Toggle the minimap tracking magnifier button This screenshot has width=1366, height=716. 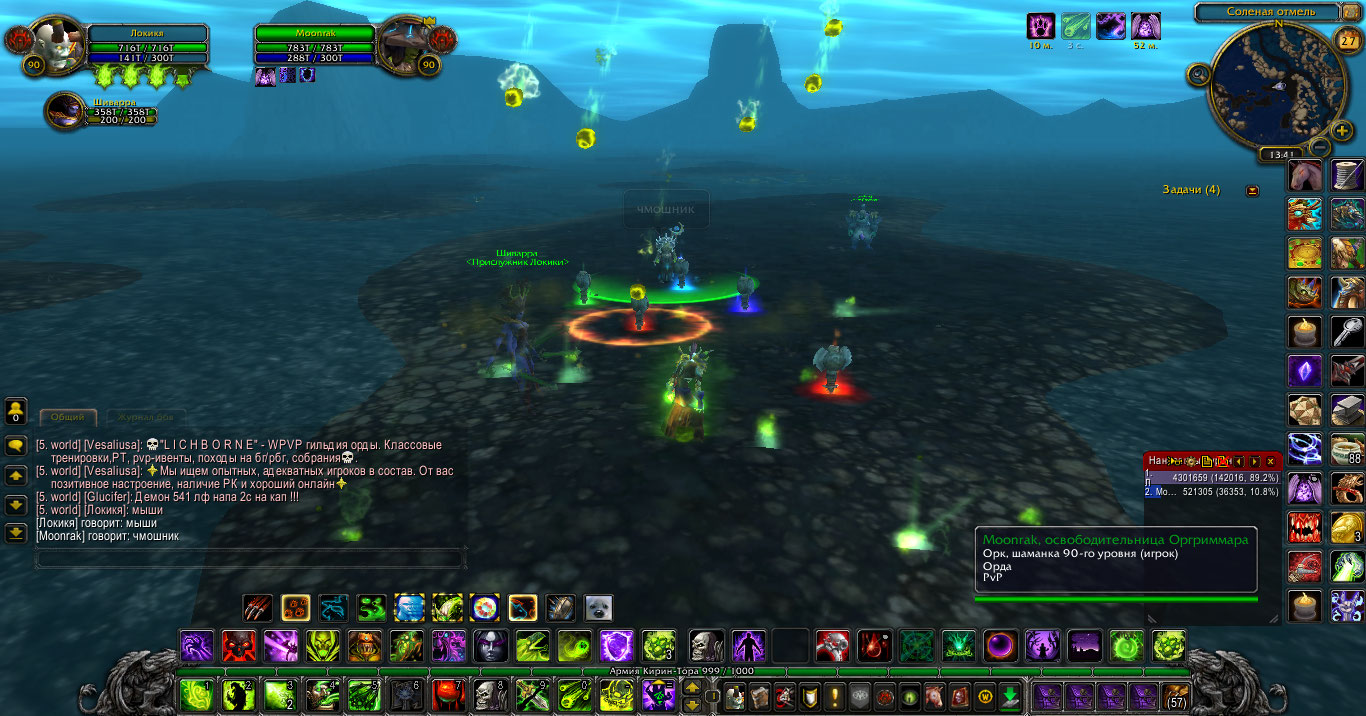point(1198,73)
